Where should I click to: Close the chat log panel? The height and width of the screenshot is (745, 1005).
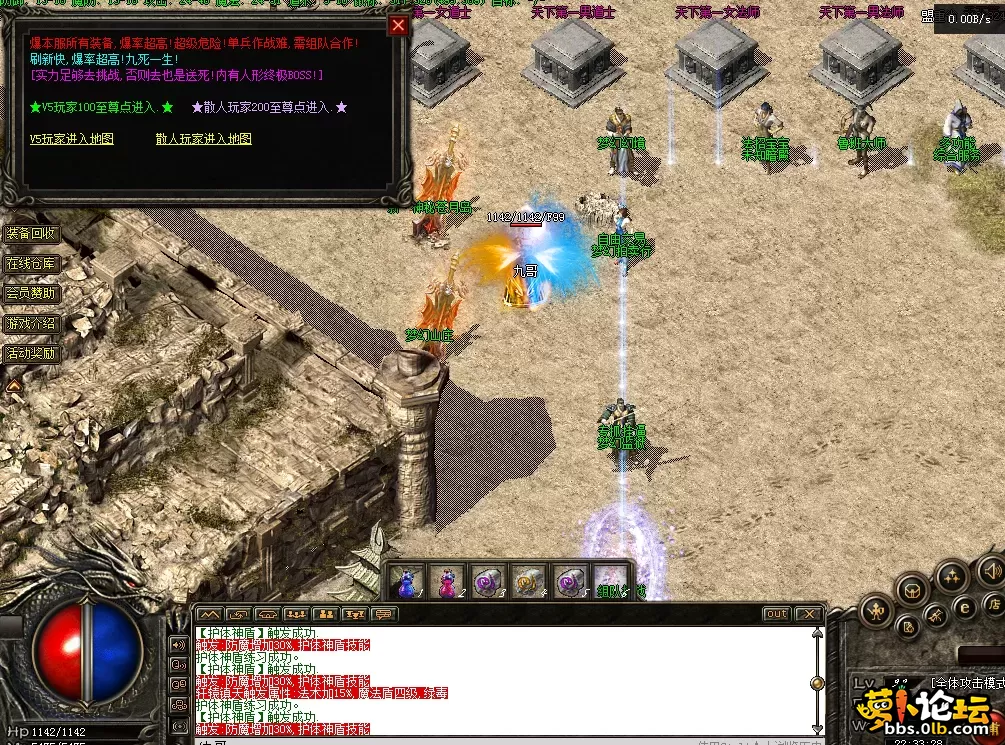807,614
